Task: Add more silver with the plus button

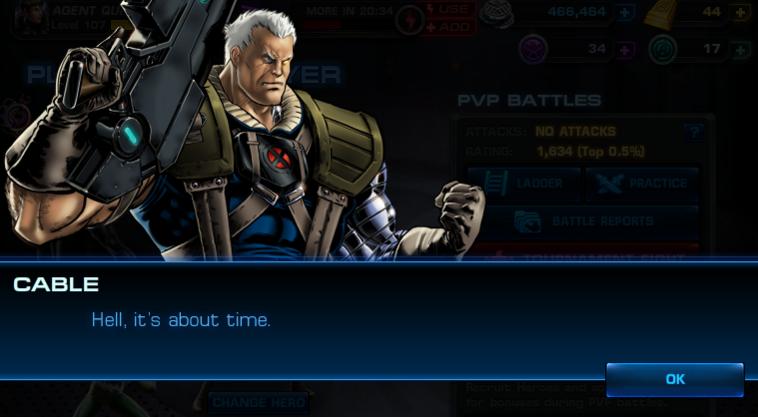Action: [625, 13]
